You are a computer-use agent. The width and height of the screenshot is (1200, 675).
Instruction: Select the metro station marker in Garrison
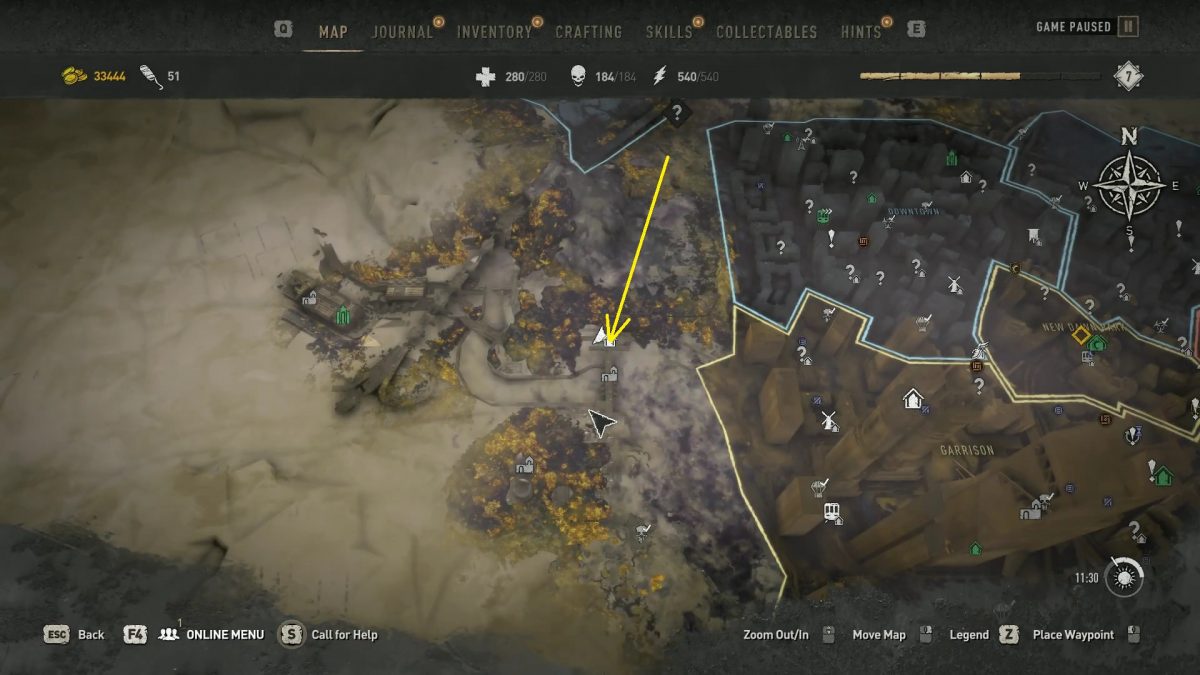(x=830, y=512)
